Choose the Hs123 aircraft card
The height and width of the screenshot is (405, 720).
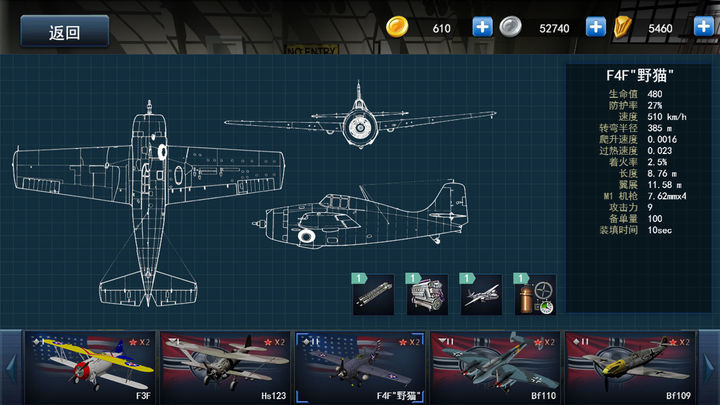224,368
